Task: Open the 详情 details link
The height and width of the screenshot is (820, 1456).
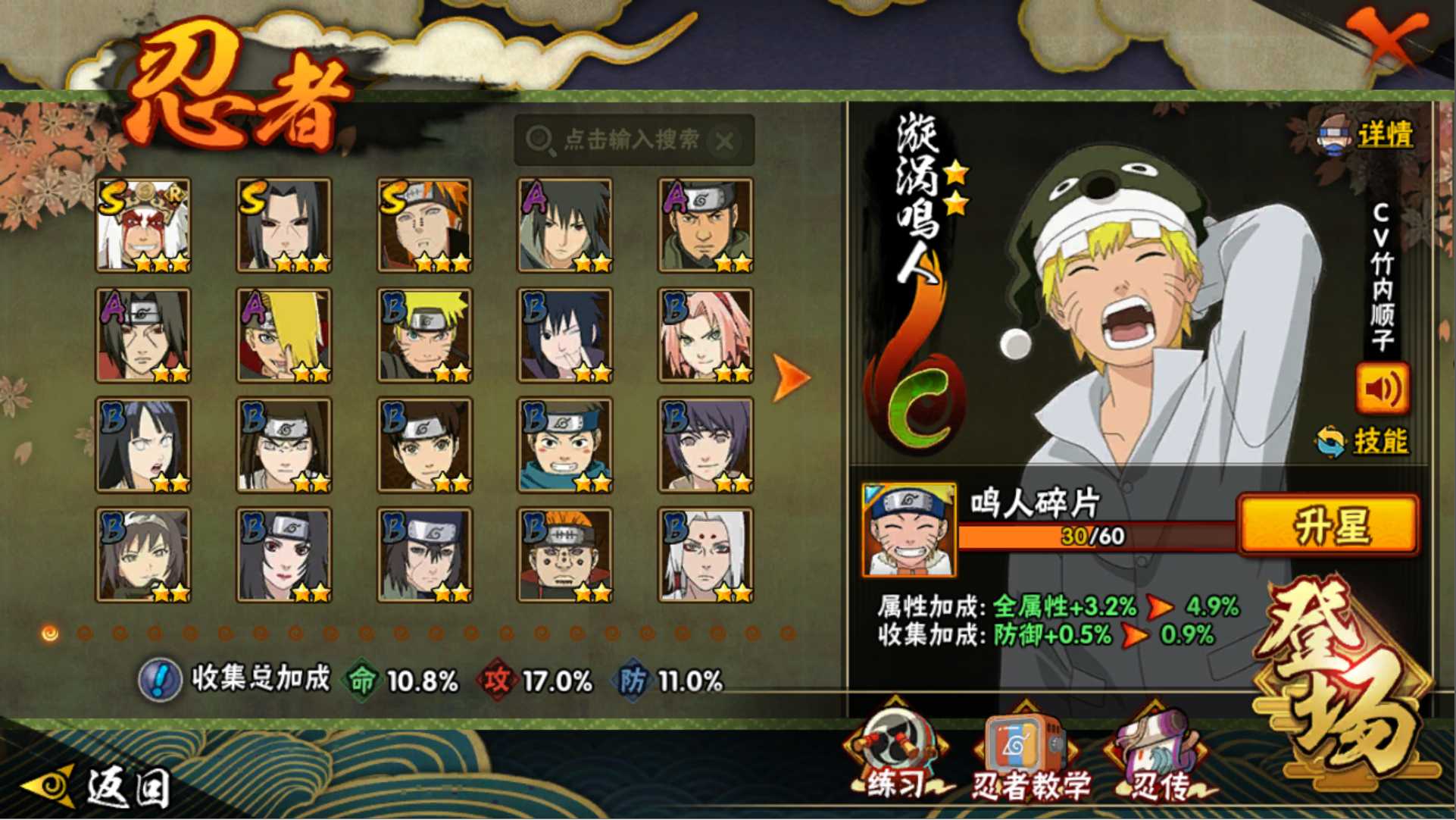Action: (1383, 135)
